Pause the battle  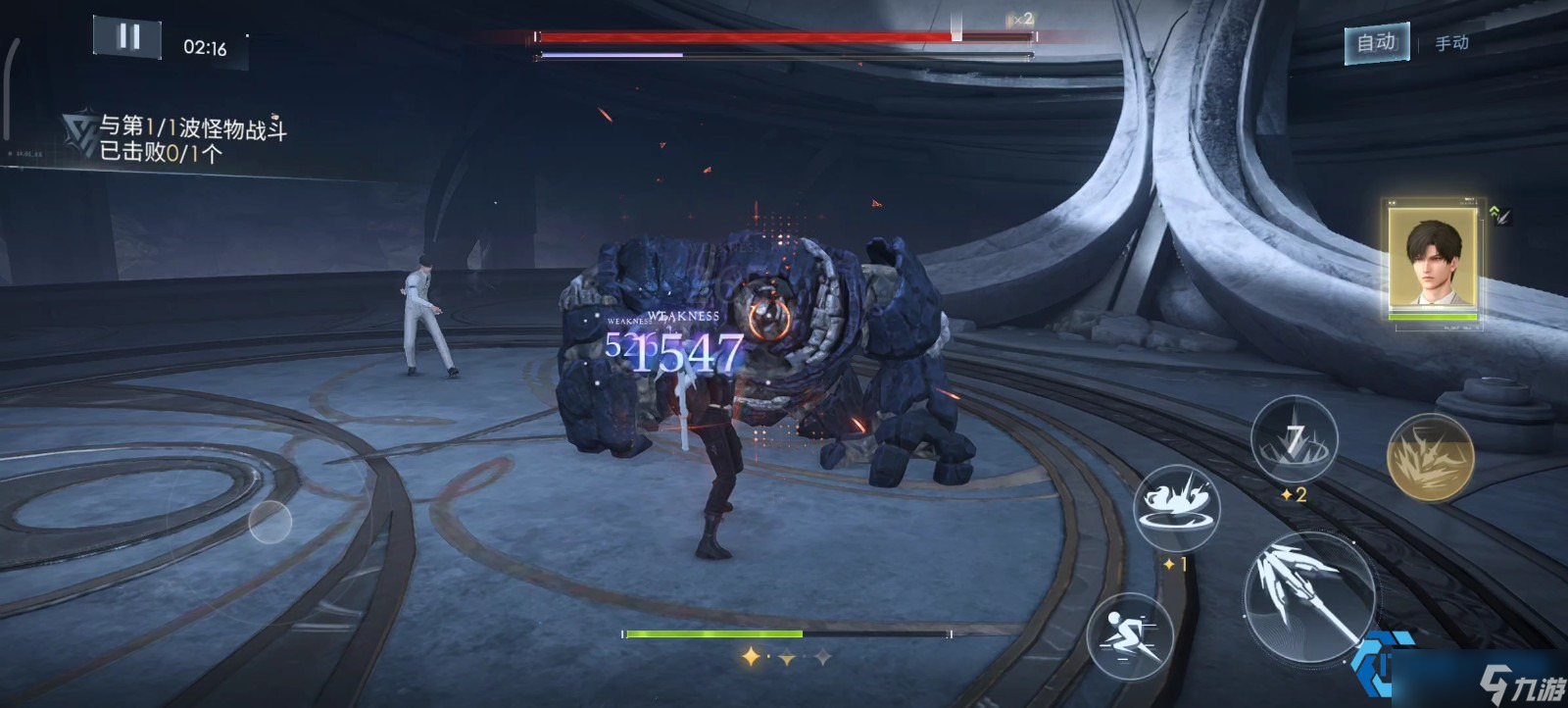pyautogui.click(x=128, y=37)
